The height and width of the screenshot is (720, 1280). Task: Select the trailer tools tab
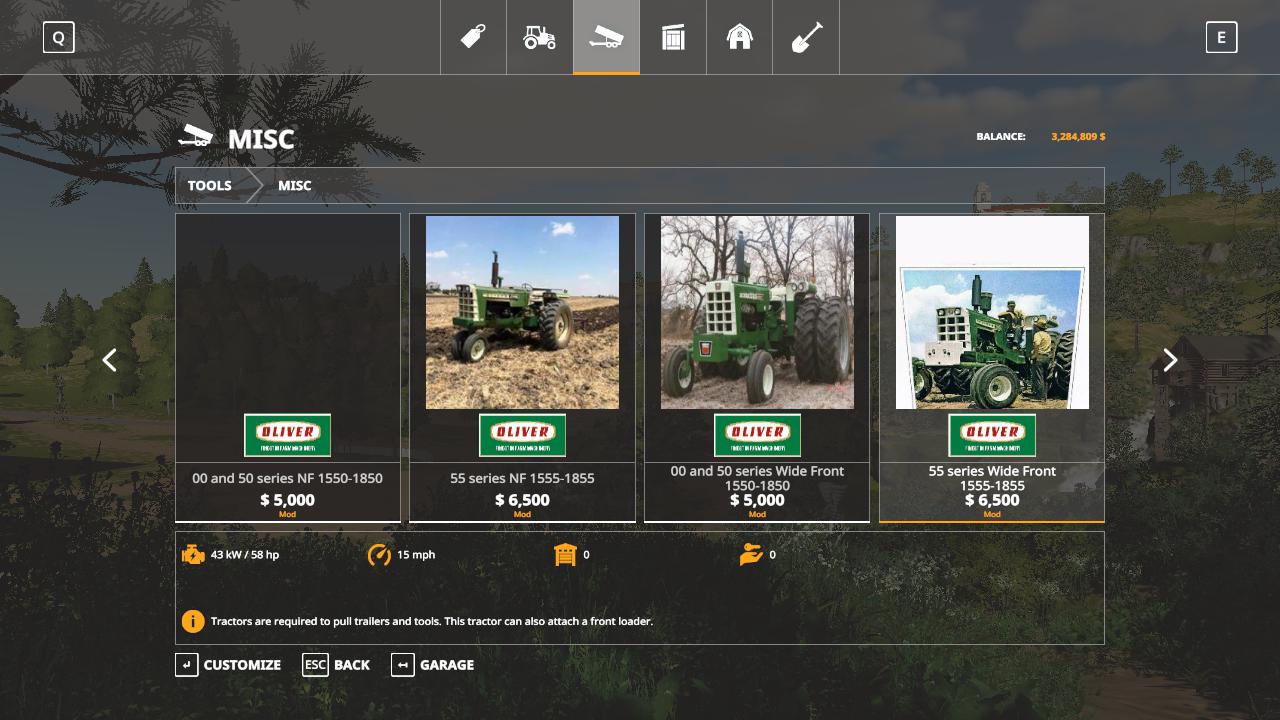click(606, 38)
